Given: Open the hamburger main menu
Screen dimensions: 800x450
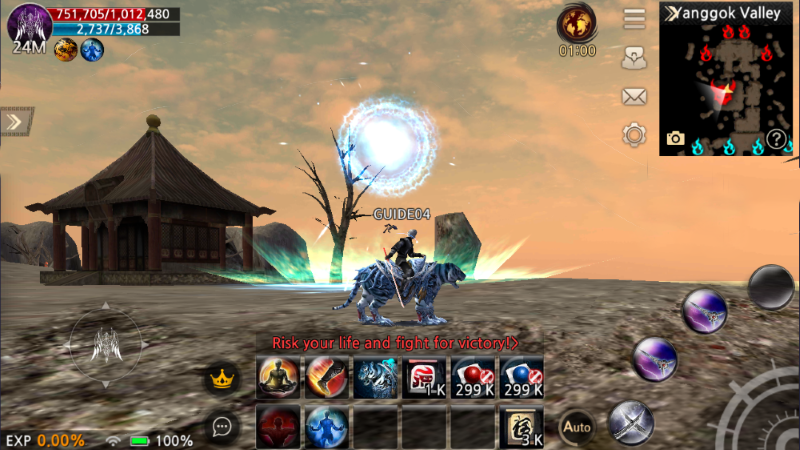Looking at the screenshot, I should pyautogui.click(x=634, y=19).
